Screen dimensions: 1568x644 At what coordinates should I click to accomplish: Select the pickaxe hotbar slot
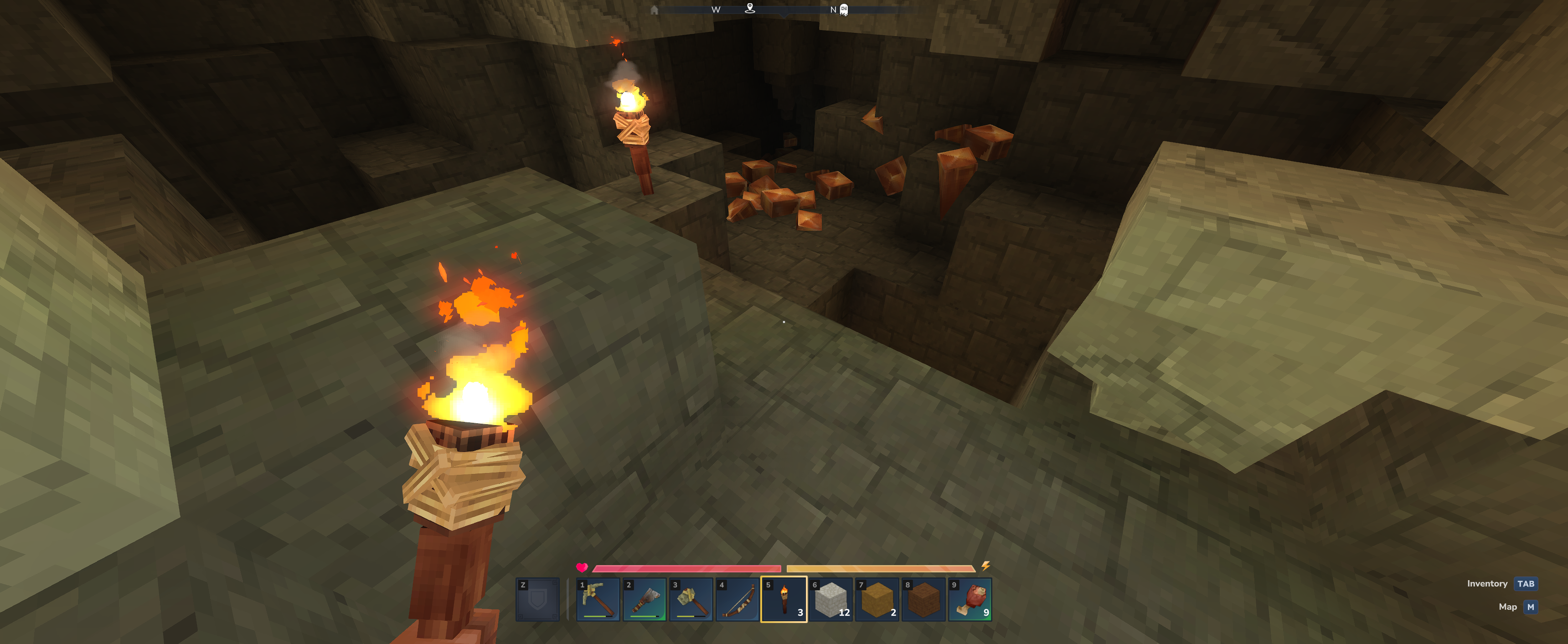click(598, 599)
